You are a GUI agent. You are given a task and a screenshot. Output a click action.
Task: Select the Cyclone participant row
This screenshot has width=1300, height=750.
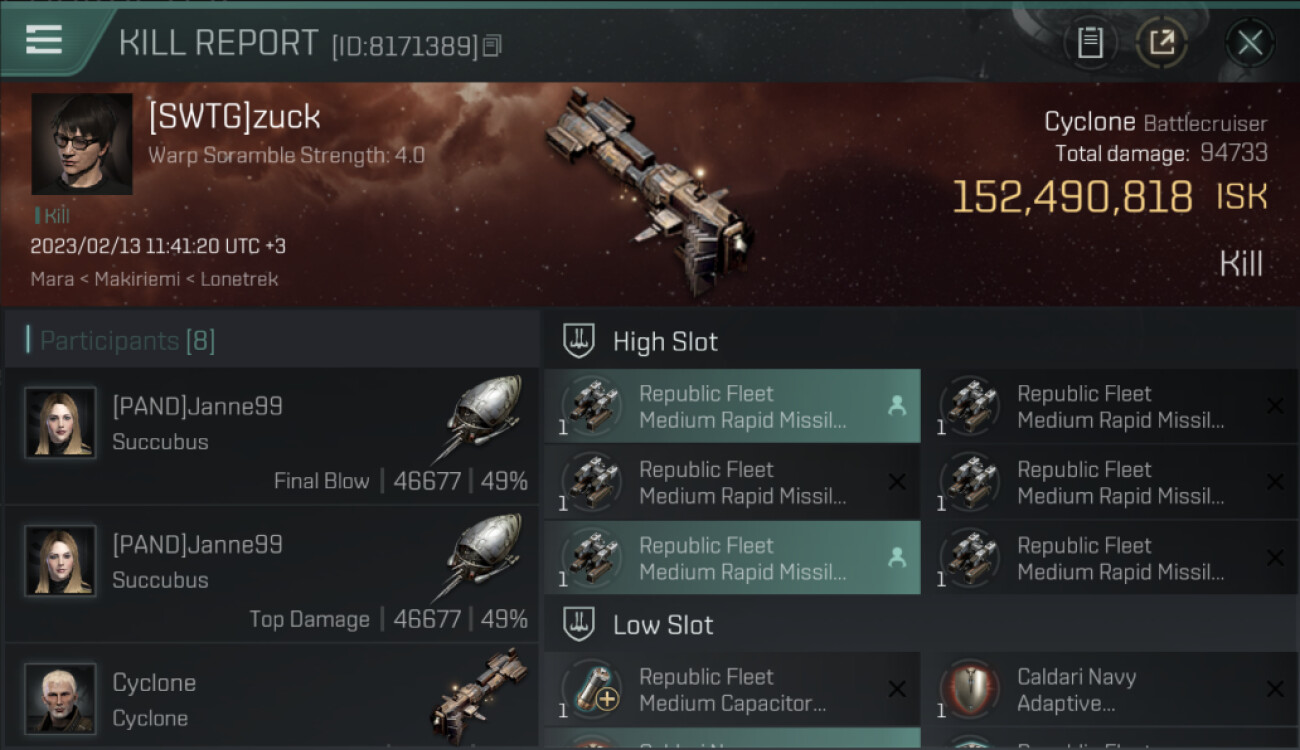(272, 699)
